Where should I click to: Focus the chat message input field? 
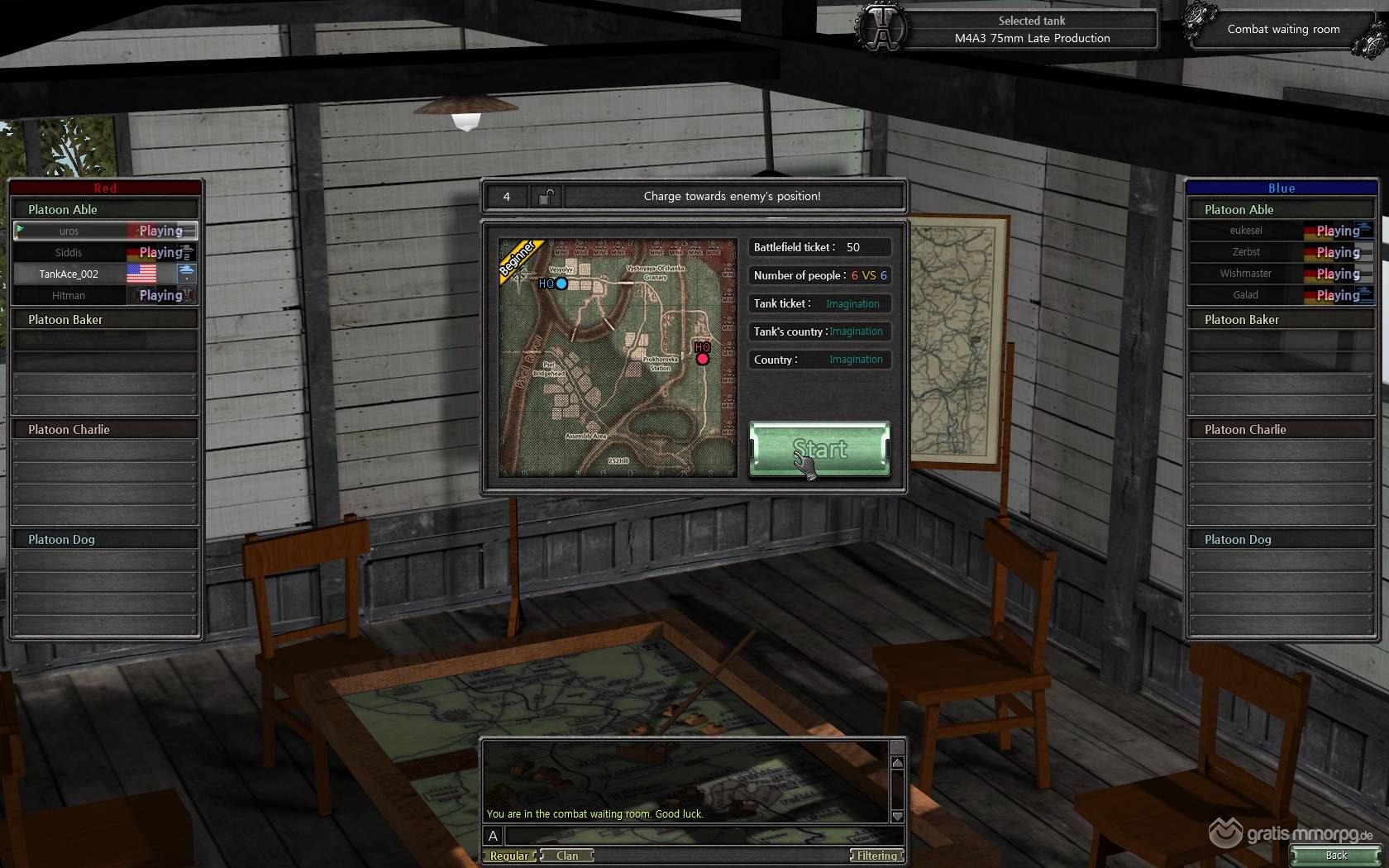click(694, 836)
